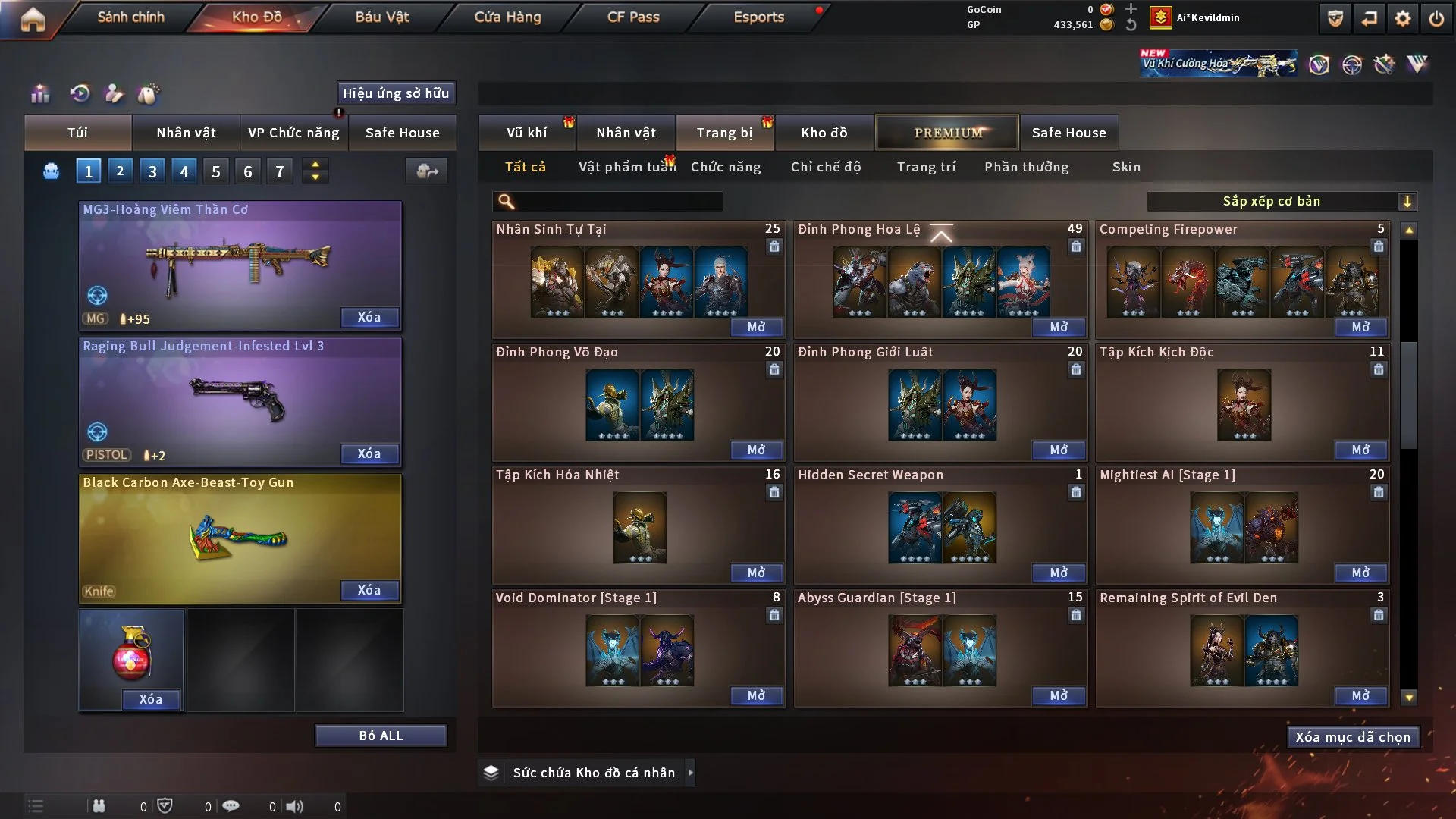Click the Bỏ ALL button

pyautogui.click(x=381, y=736)
